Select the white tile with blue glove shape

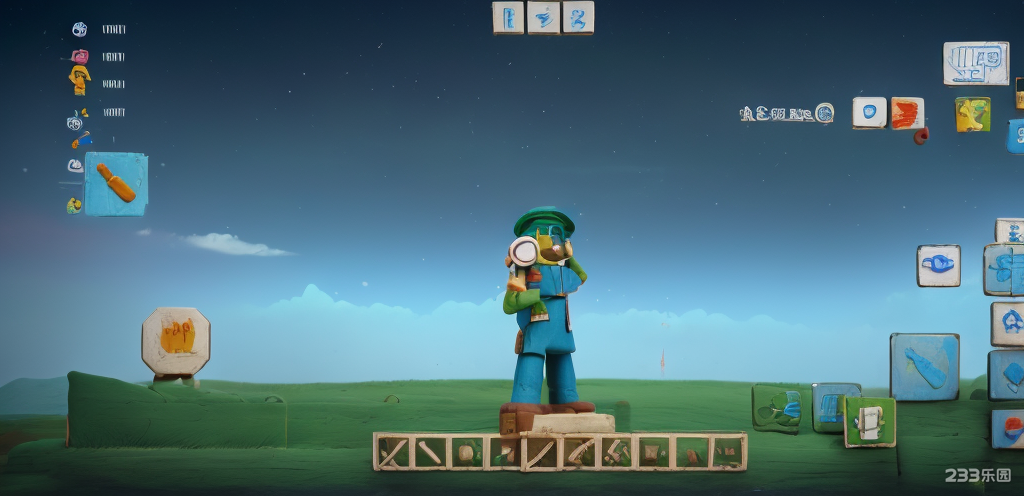pyautogui.click(x=938, y=265)
